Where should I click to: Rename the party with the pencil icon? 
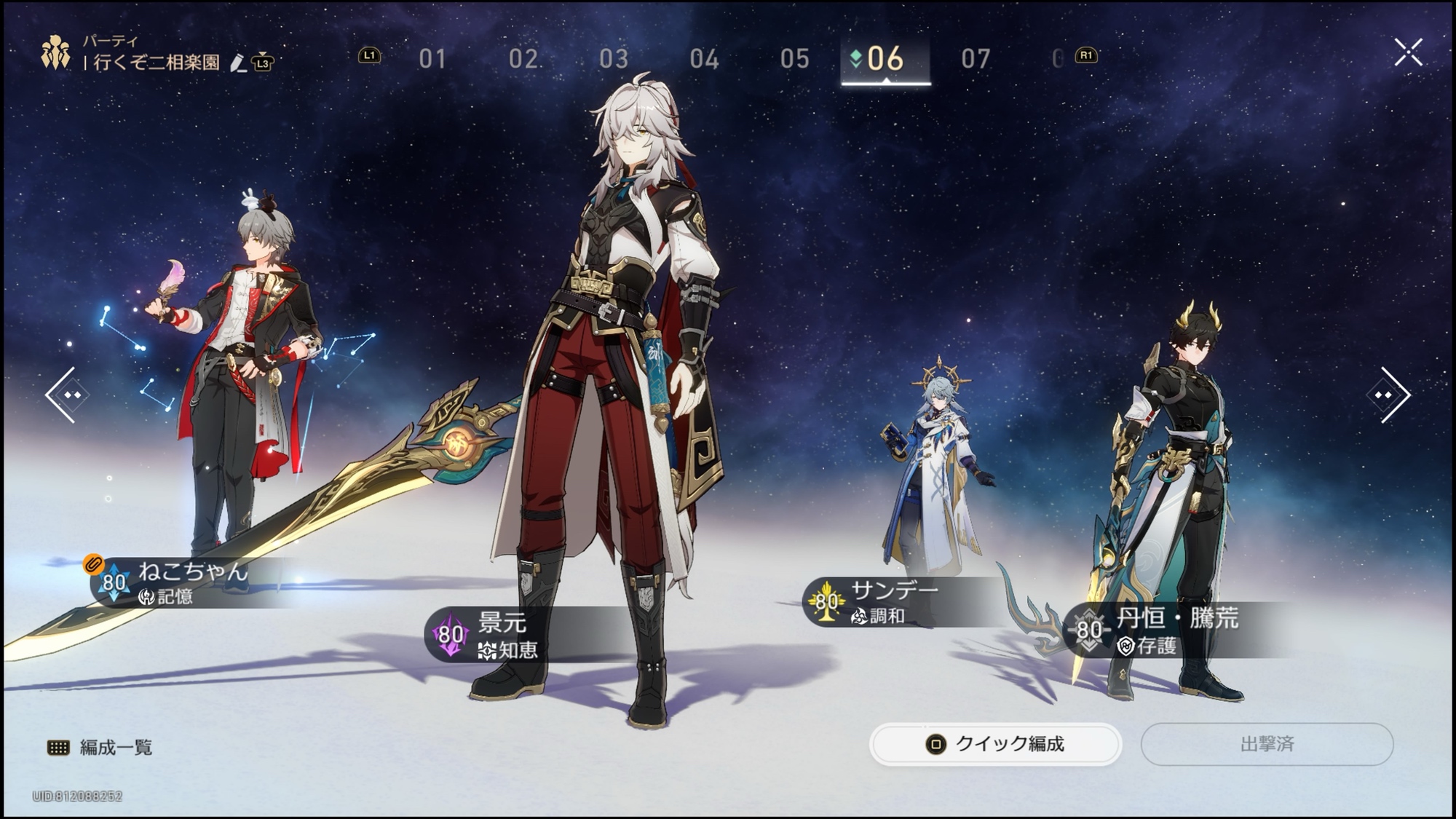click(x=237, y=63)
